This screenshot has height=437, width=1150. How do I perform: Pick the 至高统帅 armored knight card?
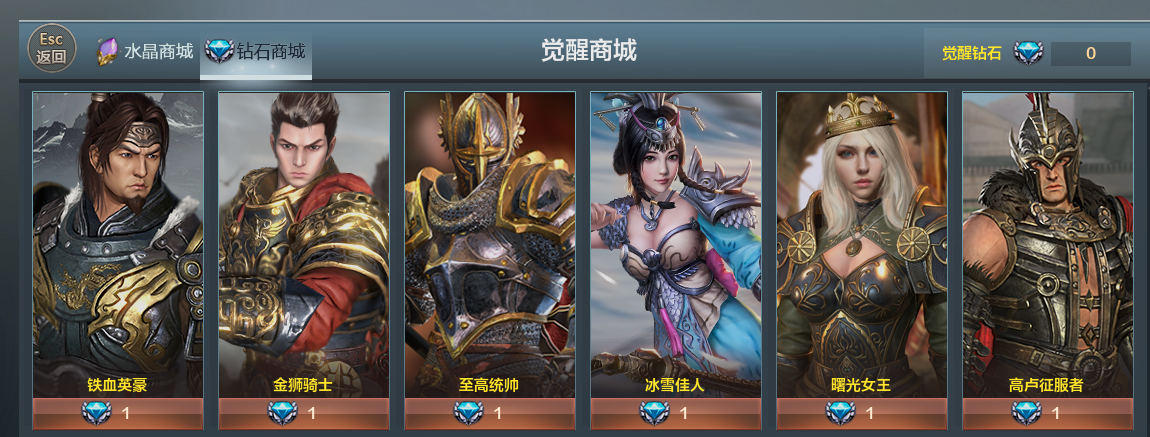pyautogui.click(x=490, y=240)
